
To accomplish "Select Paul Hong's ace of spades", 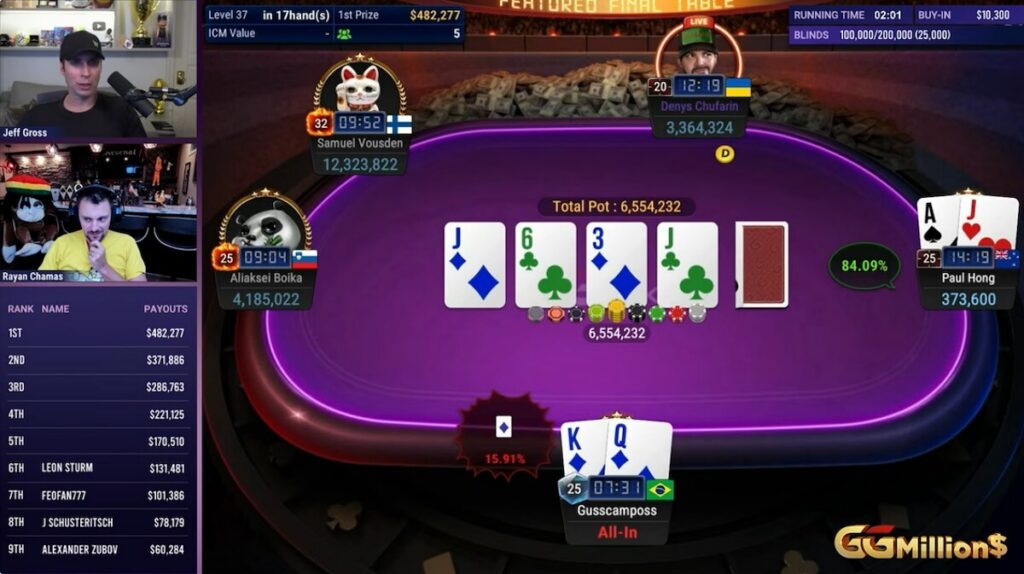I will (x=935, y=222).
